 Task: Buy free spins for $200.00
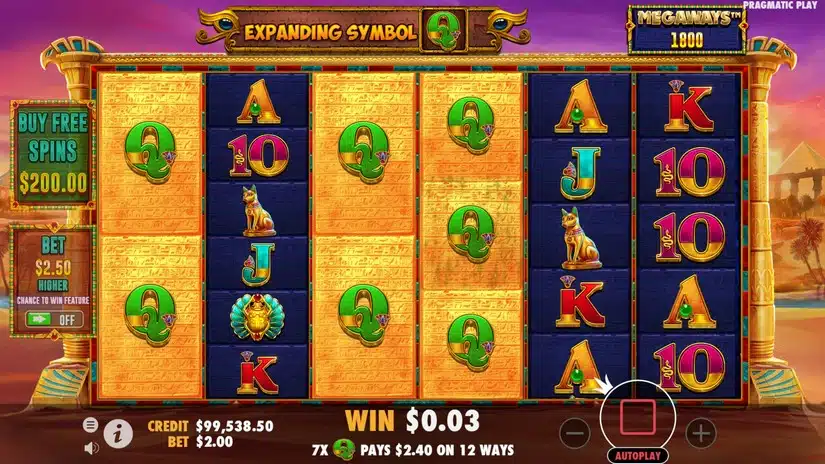[x=52, y=153]
